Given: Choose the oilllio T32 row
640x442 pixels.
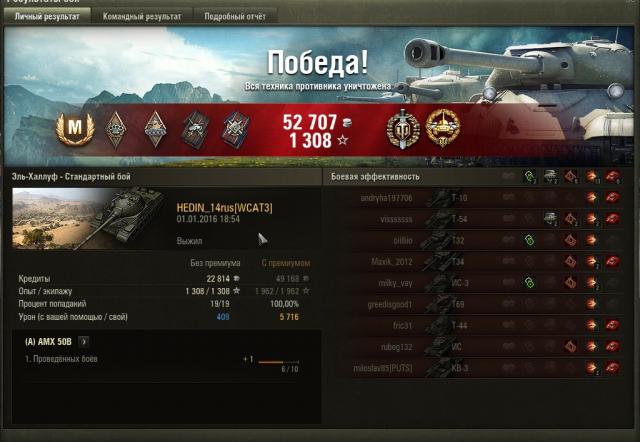Looking at the screenshot, I should coord(480,240).
